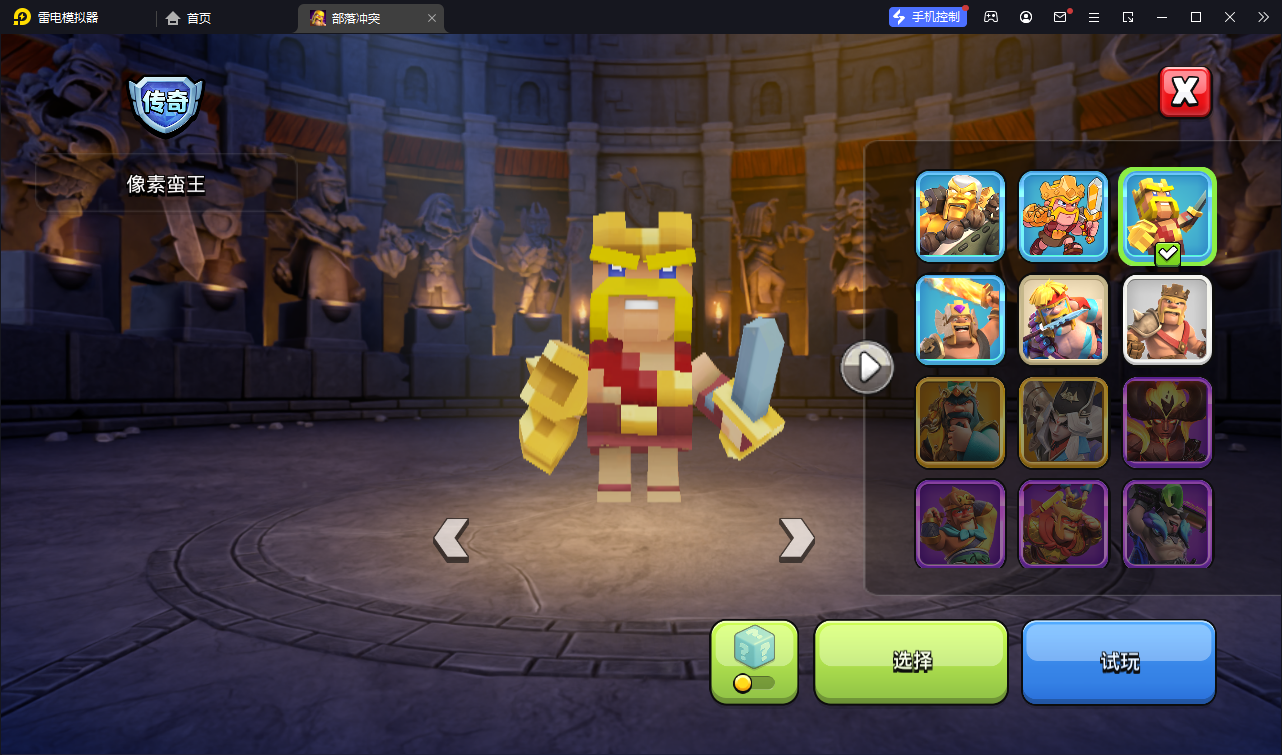This screenshot has width=1282, height=755.
Task: Choose the king biting a blue dagger
Action: [1063, 319]
